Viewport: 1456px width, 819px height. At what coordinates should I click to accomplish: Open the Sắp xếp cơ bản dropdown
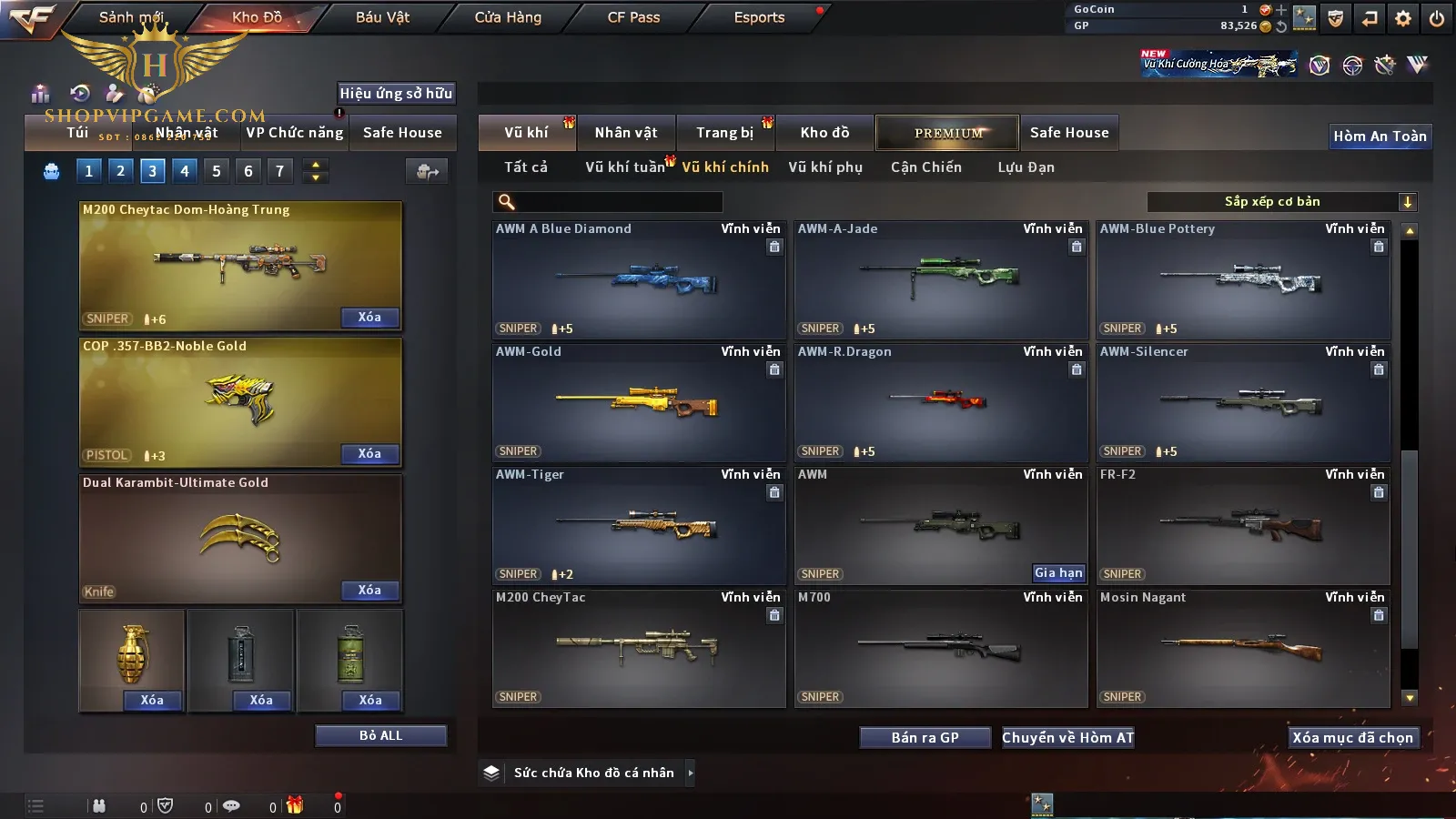click(x=1281, y=202)
